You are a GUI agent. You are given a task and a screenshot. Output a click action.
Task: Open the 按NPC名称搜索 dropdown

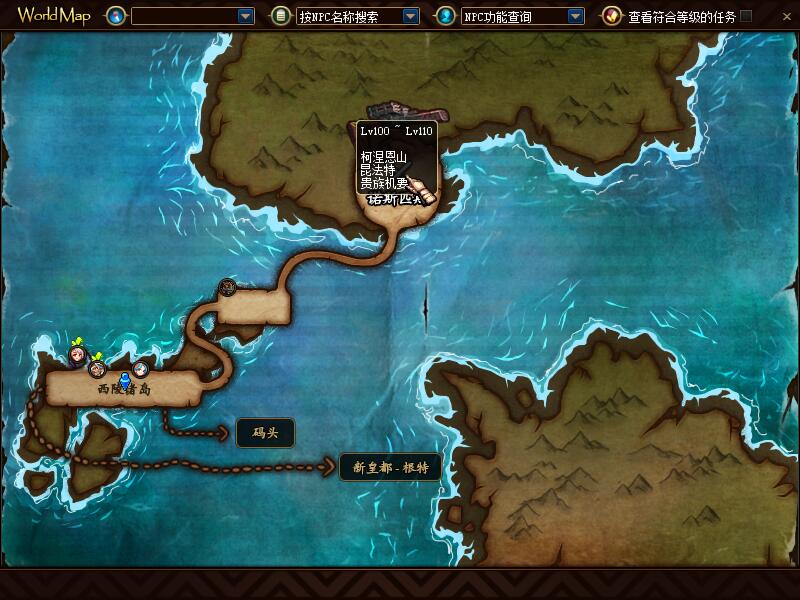tap(410, 16)
